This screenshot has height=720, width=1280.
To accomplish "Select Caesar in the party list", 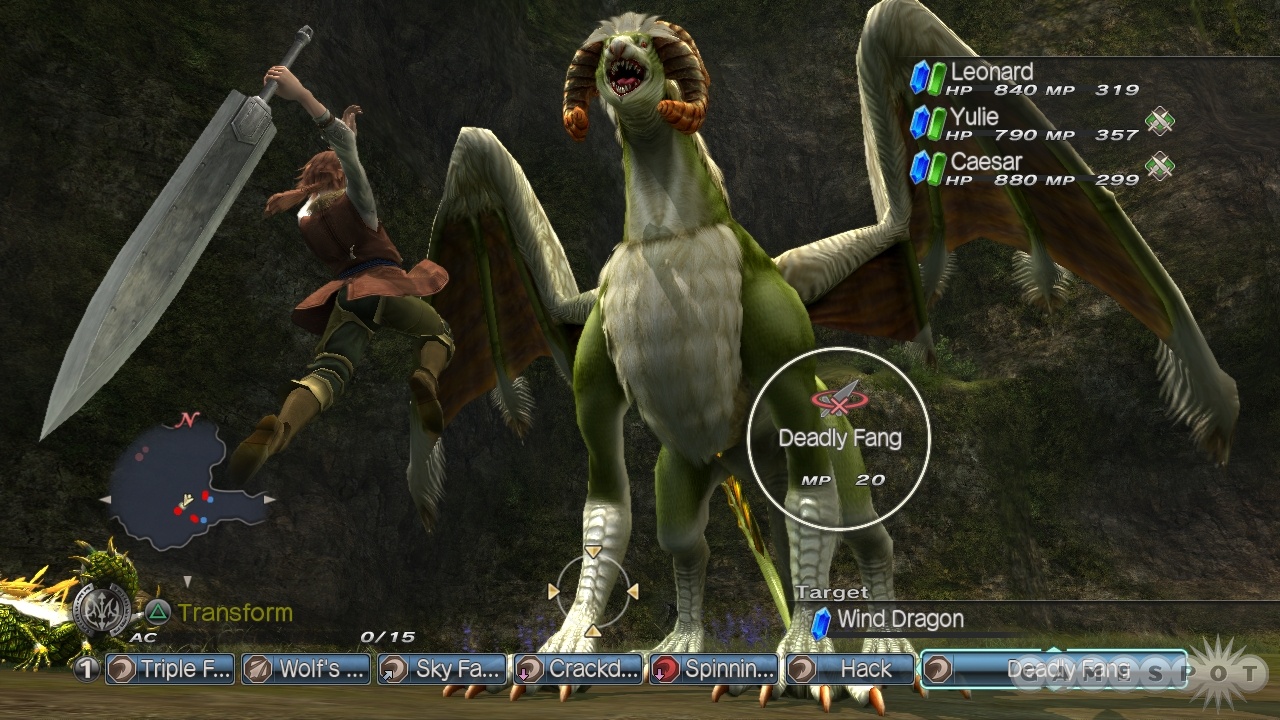I will (x=985, y=162).
